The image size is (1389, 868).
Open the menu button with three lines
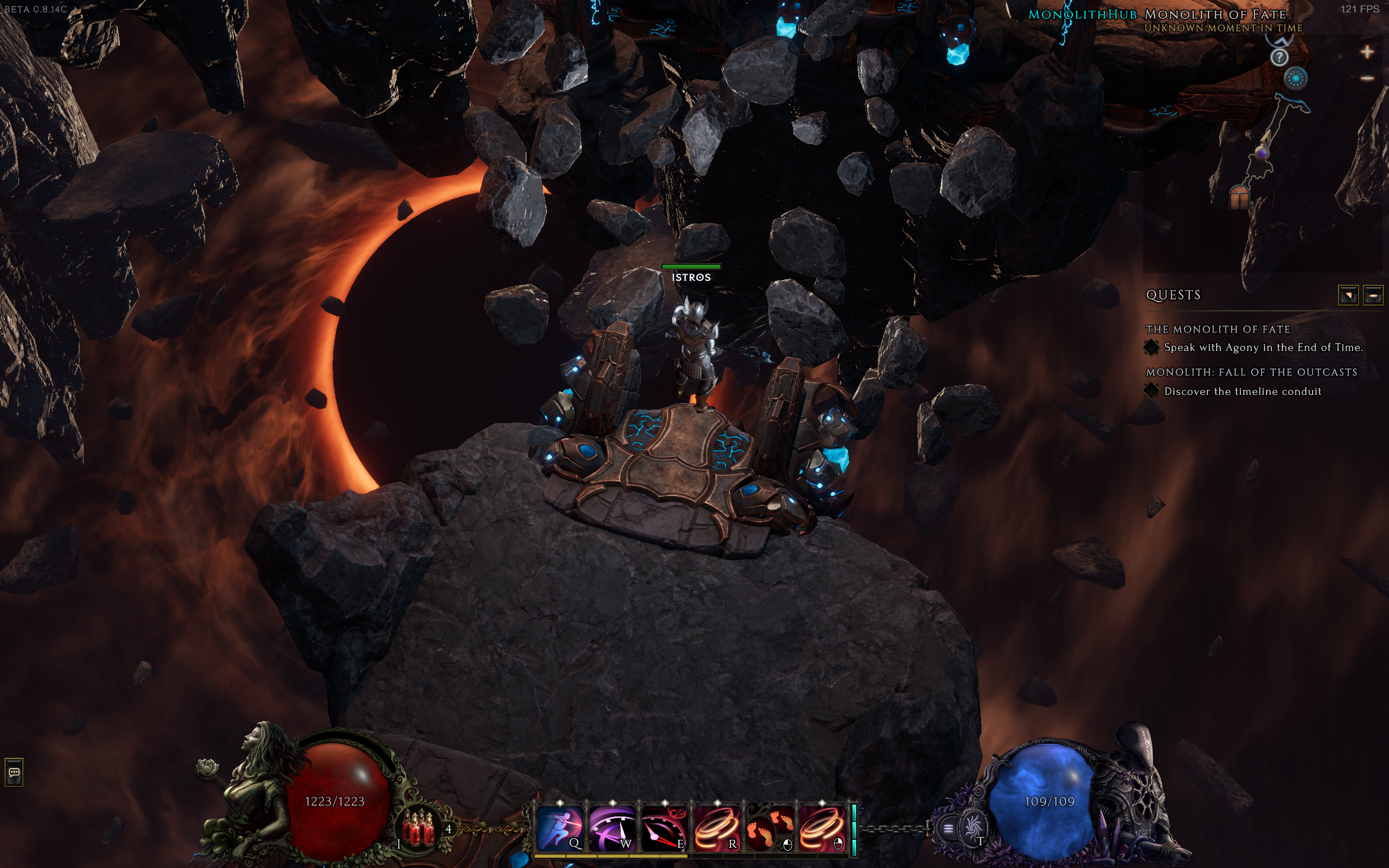(x=948, y=828)
